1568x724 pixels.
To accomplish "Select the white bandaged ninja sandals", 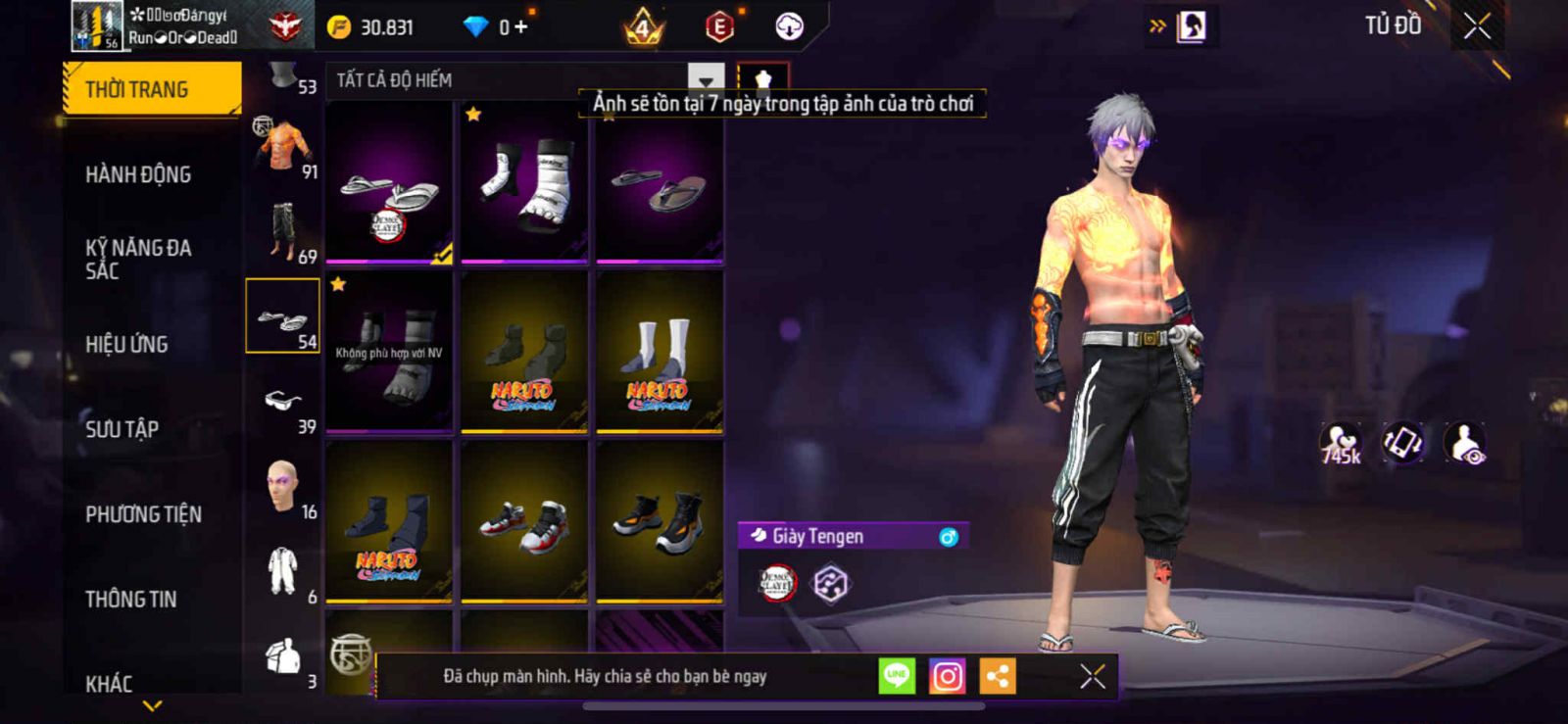I will coord(524,182).
